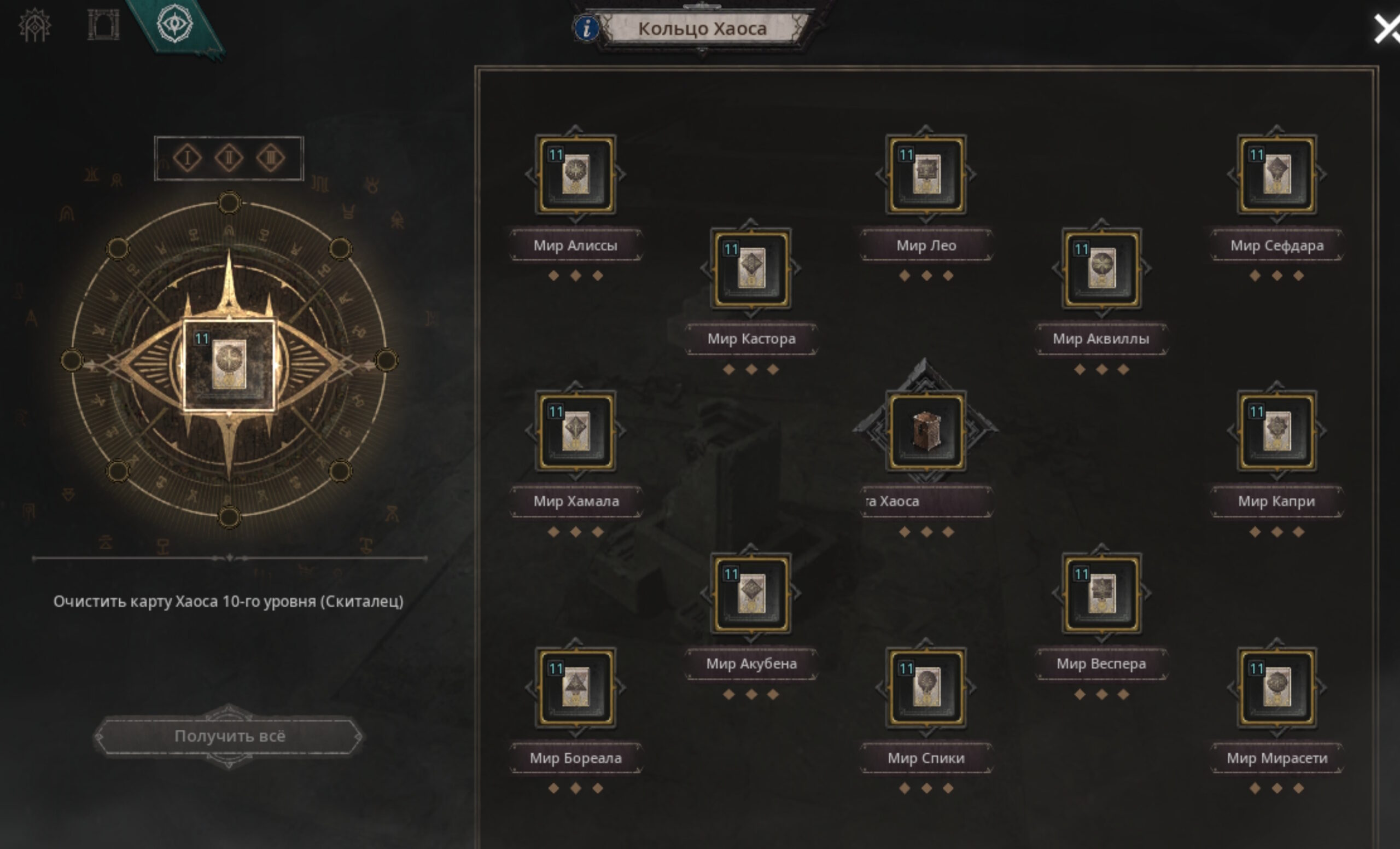Open the info button beside Кольцо Хаоса
This screenshot has width=1400, height=849.
coord(586,28)
